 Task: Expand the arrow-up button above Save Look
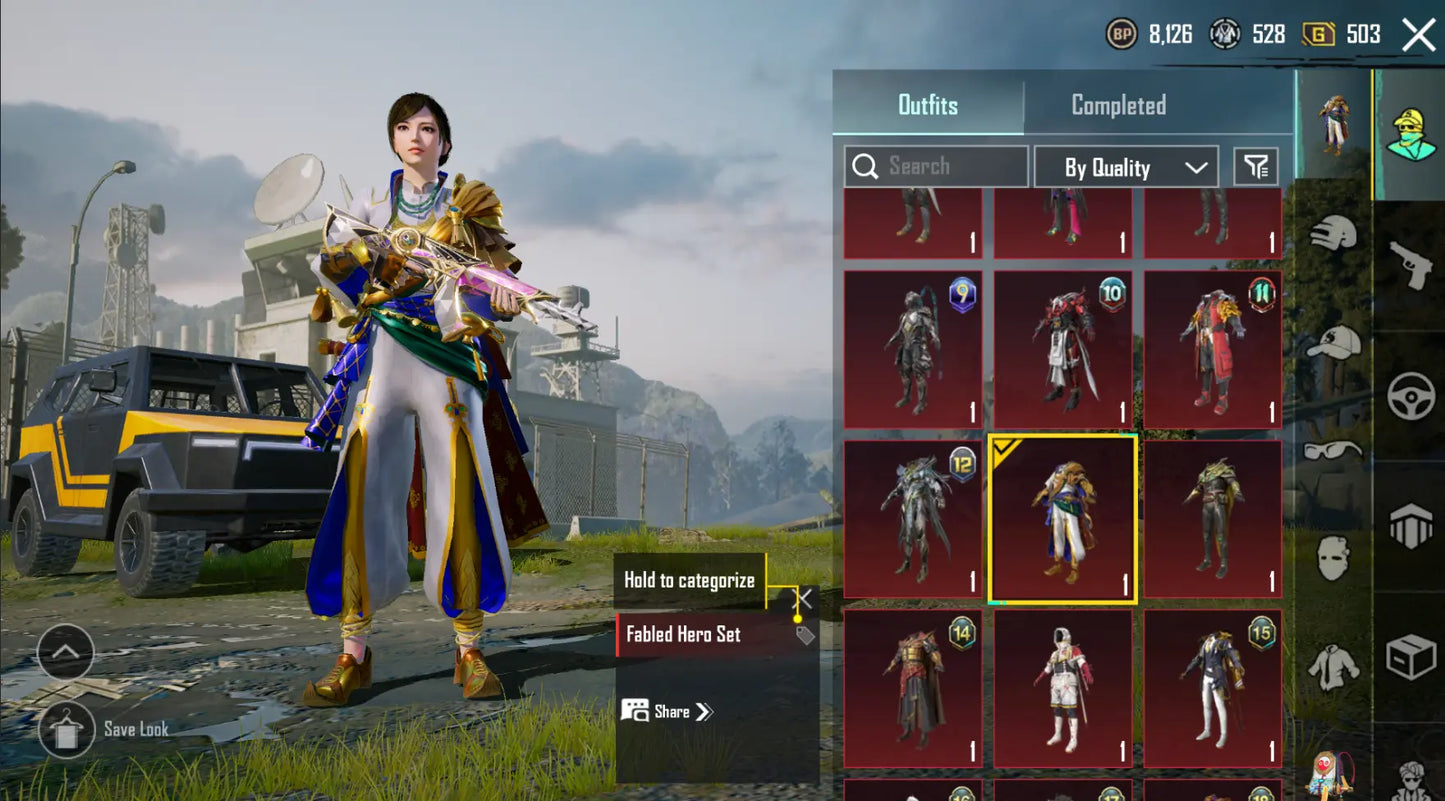coord(66,652)
